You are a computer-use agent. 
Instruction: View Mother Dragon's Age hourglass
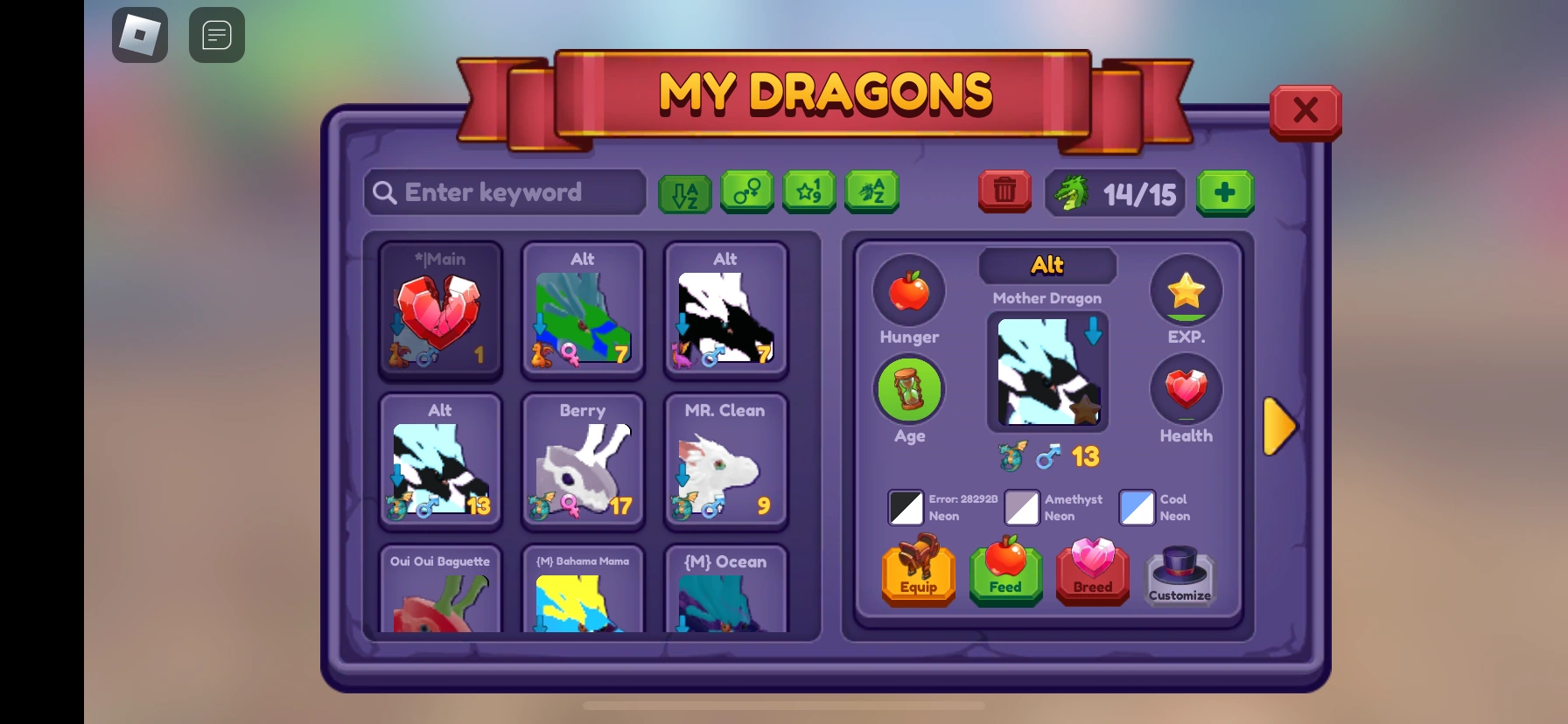[908, 389]
